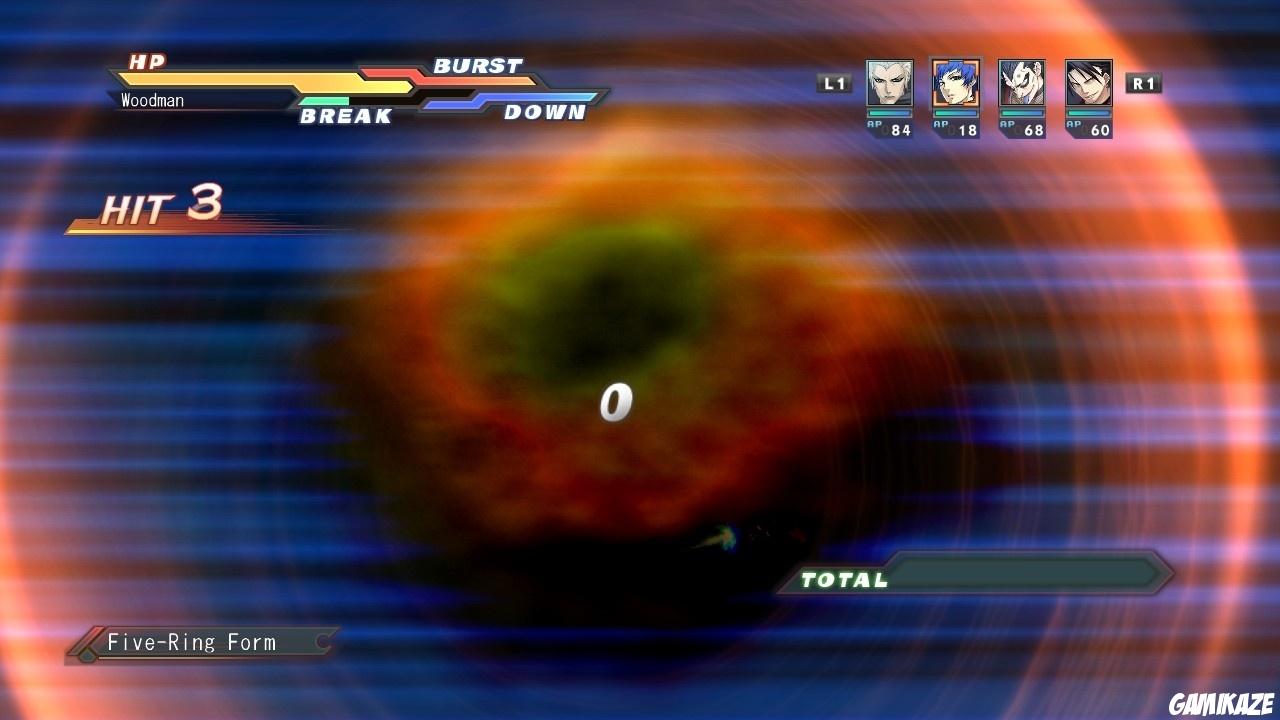Screen dimensions: 1280x720
Task: Toggle the BURST gauge
Action: [477, 66]
